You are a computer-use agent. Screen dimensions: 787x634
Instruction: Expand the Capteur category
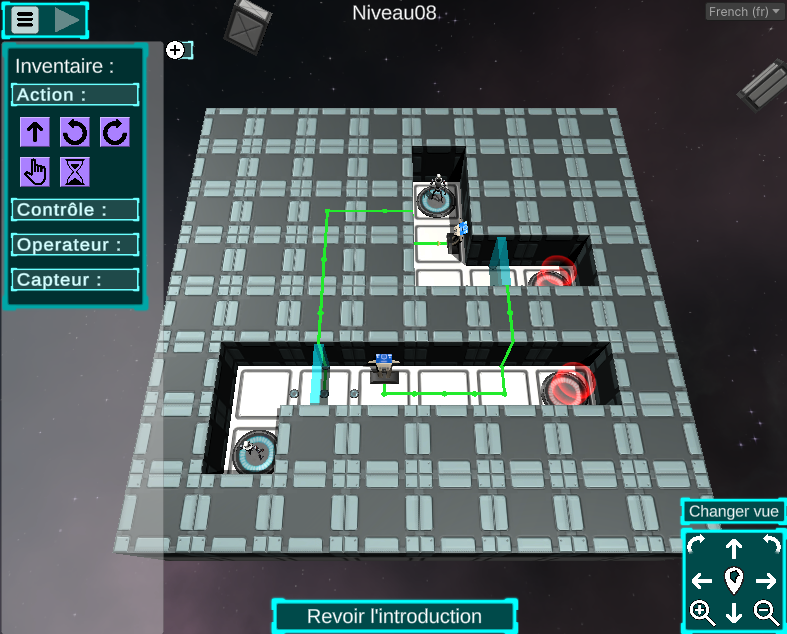(x=75, y=280)
